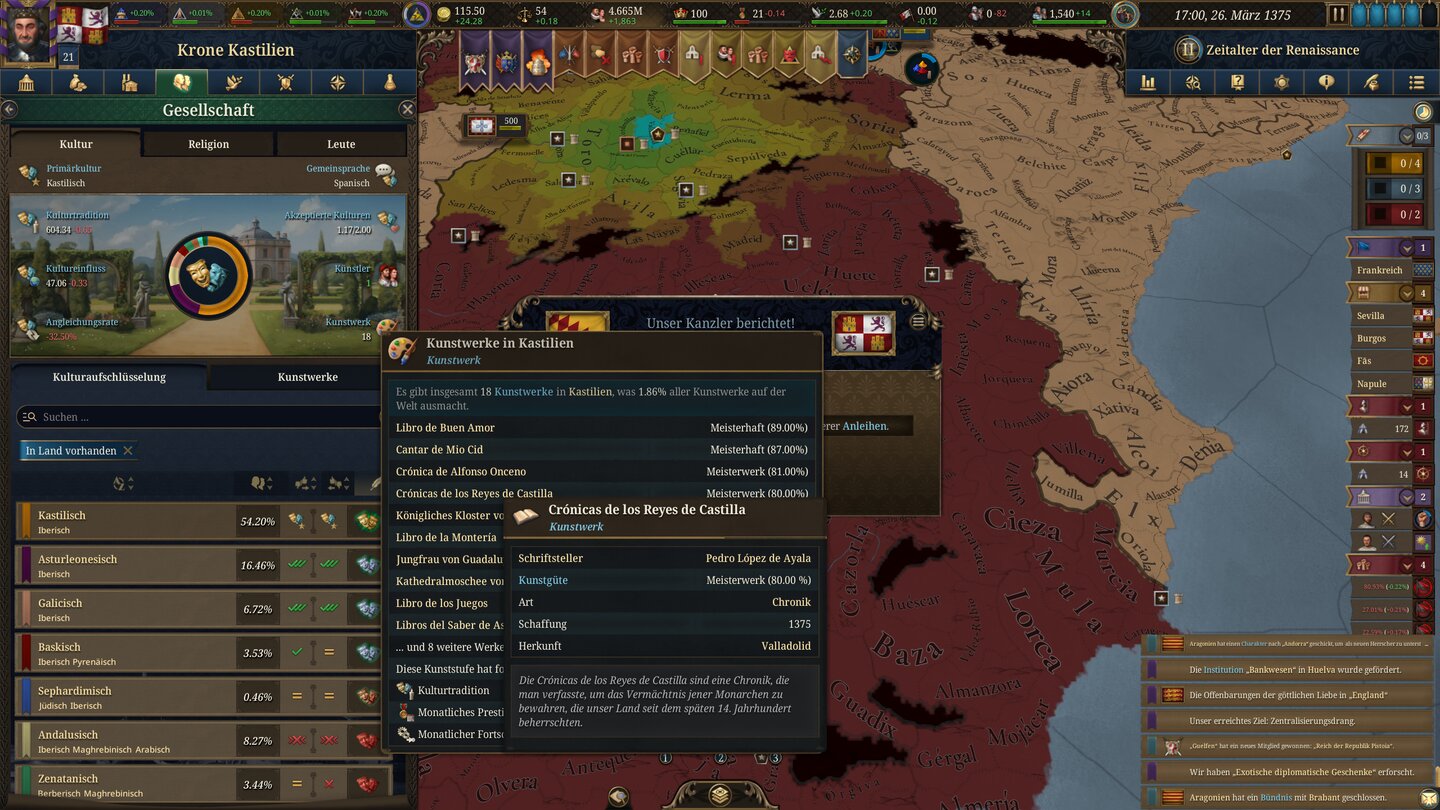Open the Outliner via list icon top right
Image resolution: width=1440 pixels, height=810 pixels.
tap(1416, 82)
